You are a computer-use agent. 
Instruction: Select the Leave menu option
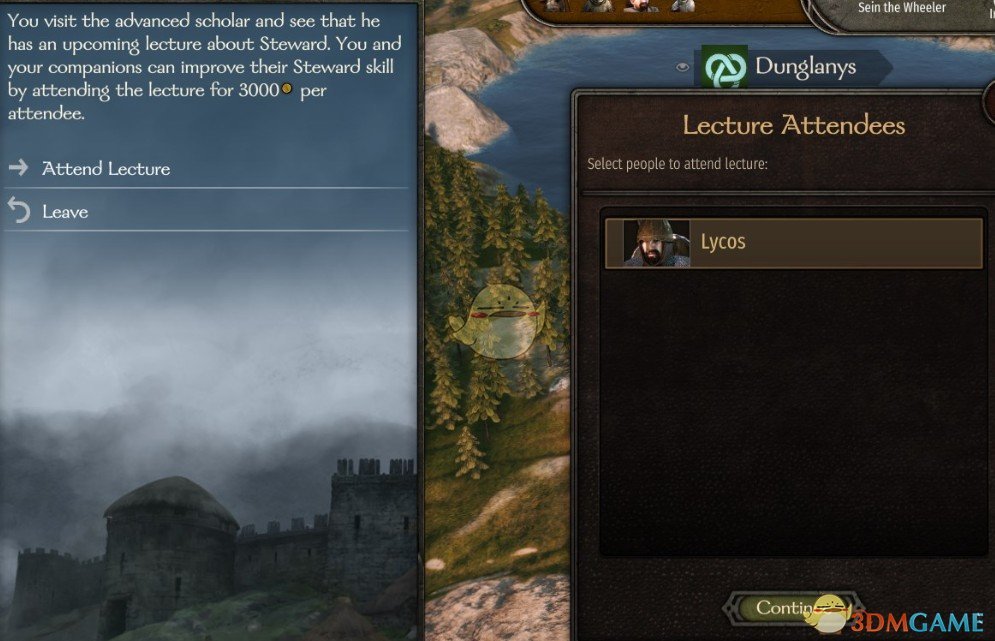pyautogui.click(x=65, y=212)
